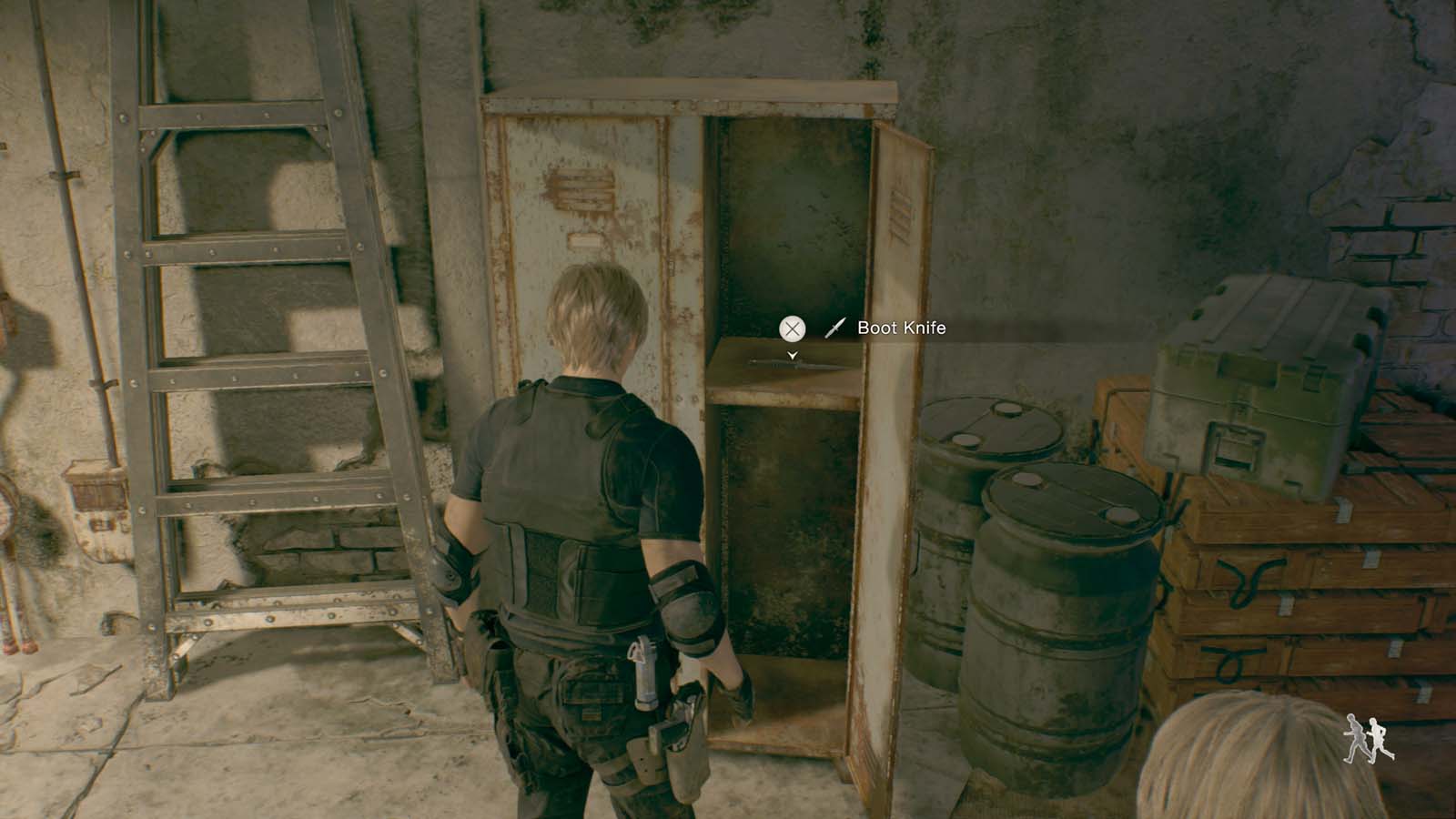This screenshot has height=819, width=1456.
Task: Click the nameplate slot on the locker door
Action: coord(583,240)
